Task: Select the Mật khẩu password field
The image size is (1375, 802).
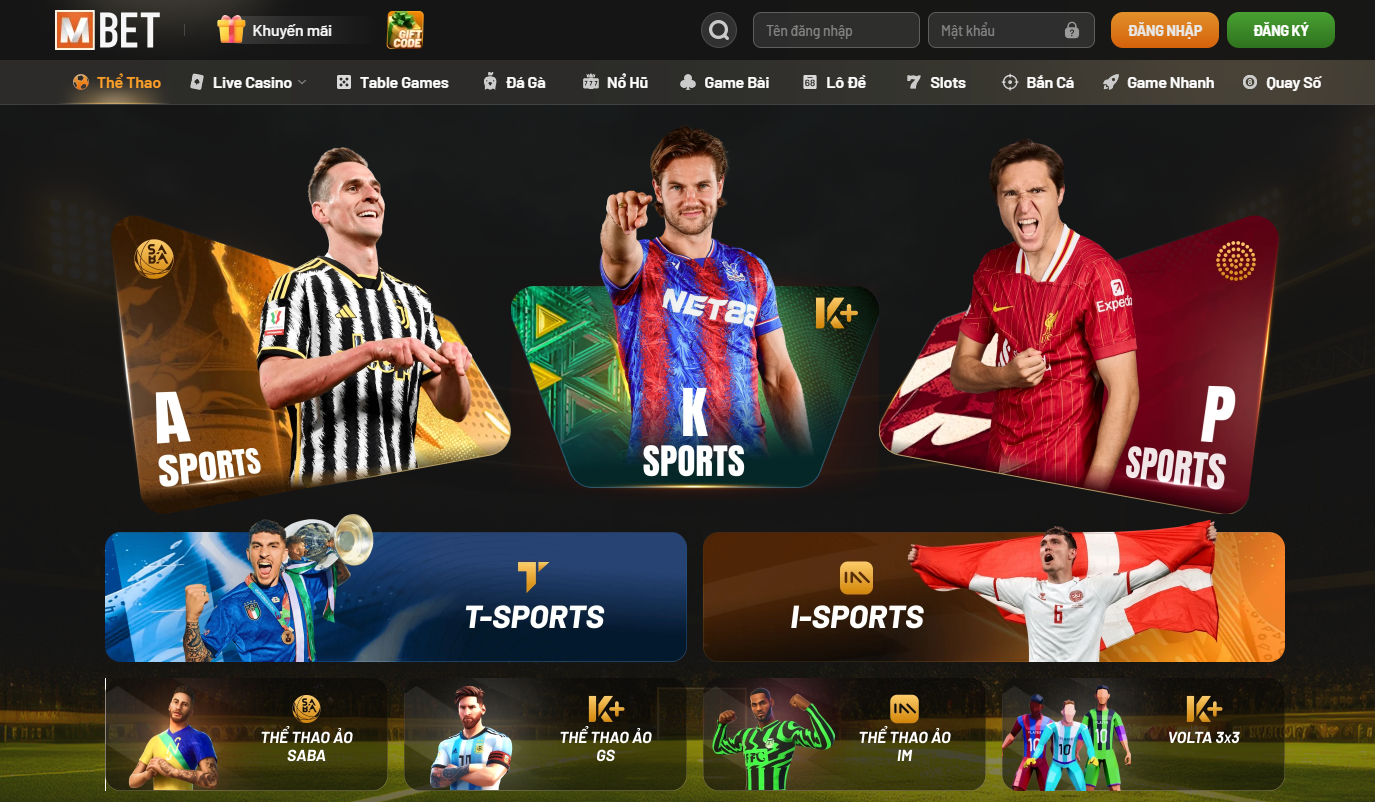Action: pyautogui.click(x=1000, y=30)
